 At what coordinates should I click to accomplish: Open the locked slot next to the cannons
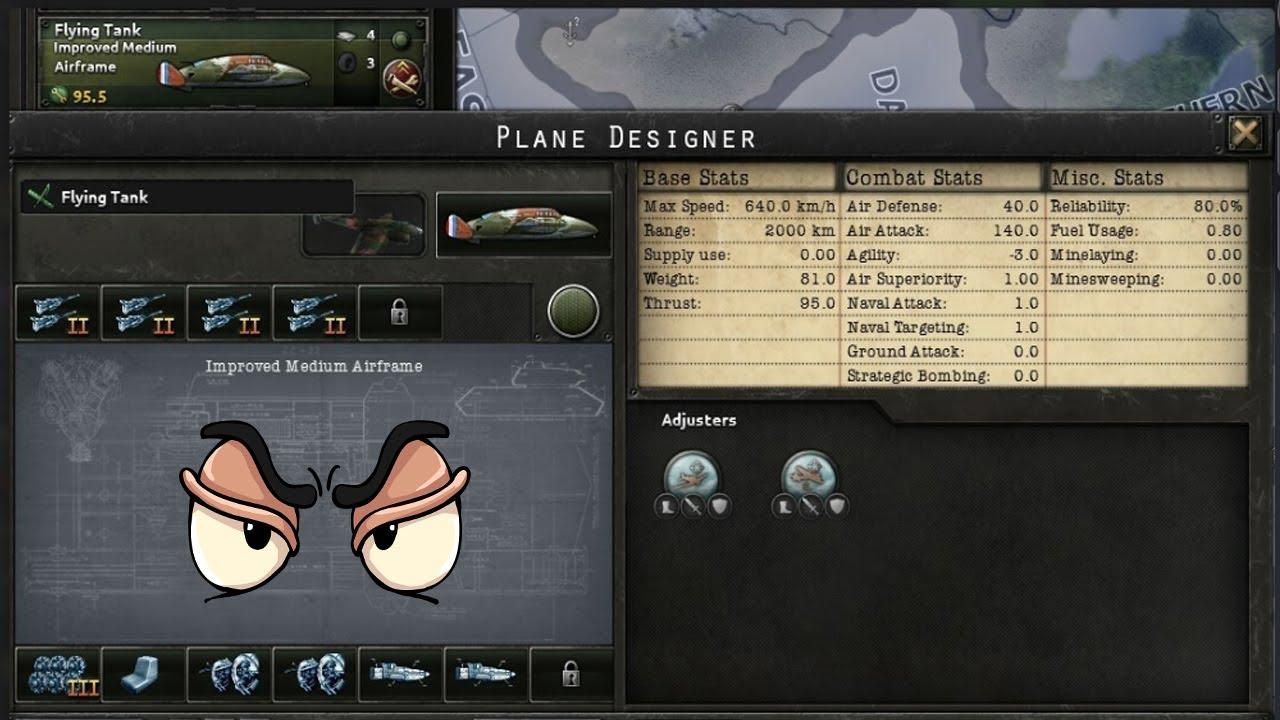[x=400, y=313]
